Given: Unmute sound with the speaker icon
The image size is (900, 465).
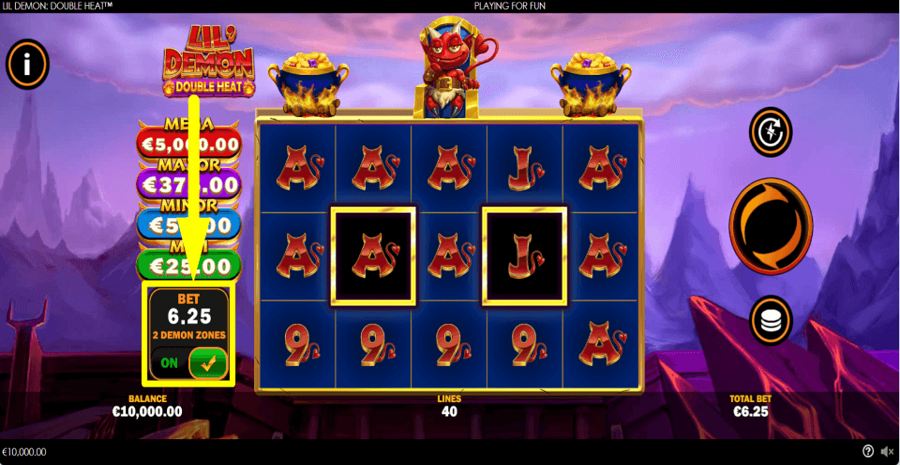Looking at the screenshot, I should pos(886,452).
